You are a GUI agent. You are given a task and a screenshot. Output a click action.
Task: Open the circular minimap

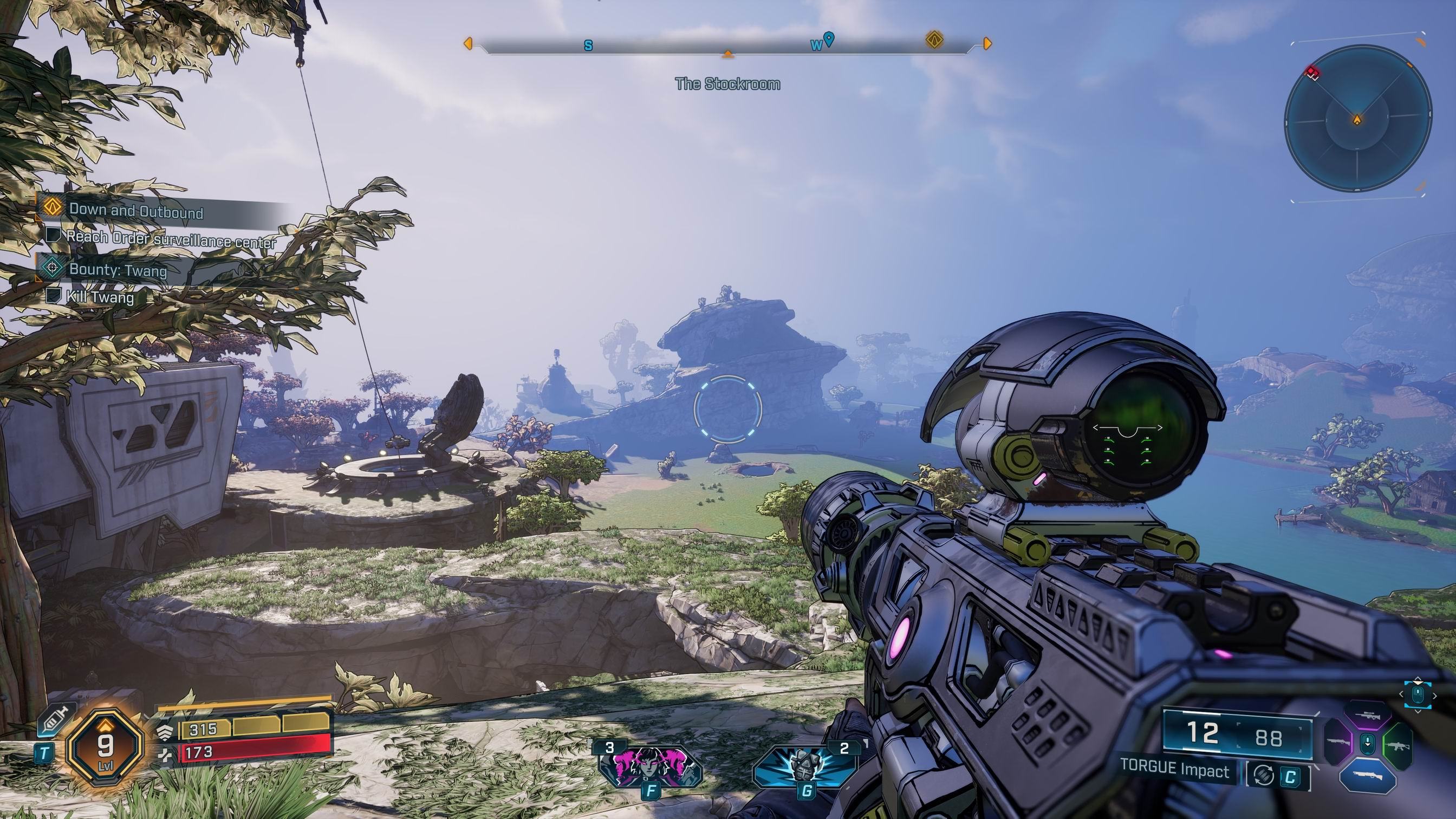[x=1357, y=120]
